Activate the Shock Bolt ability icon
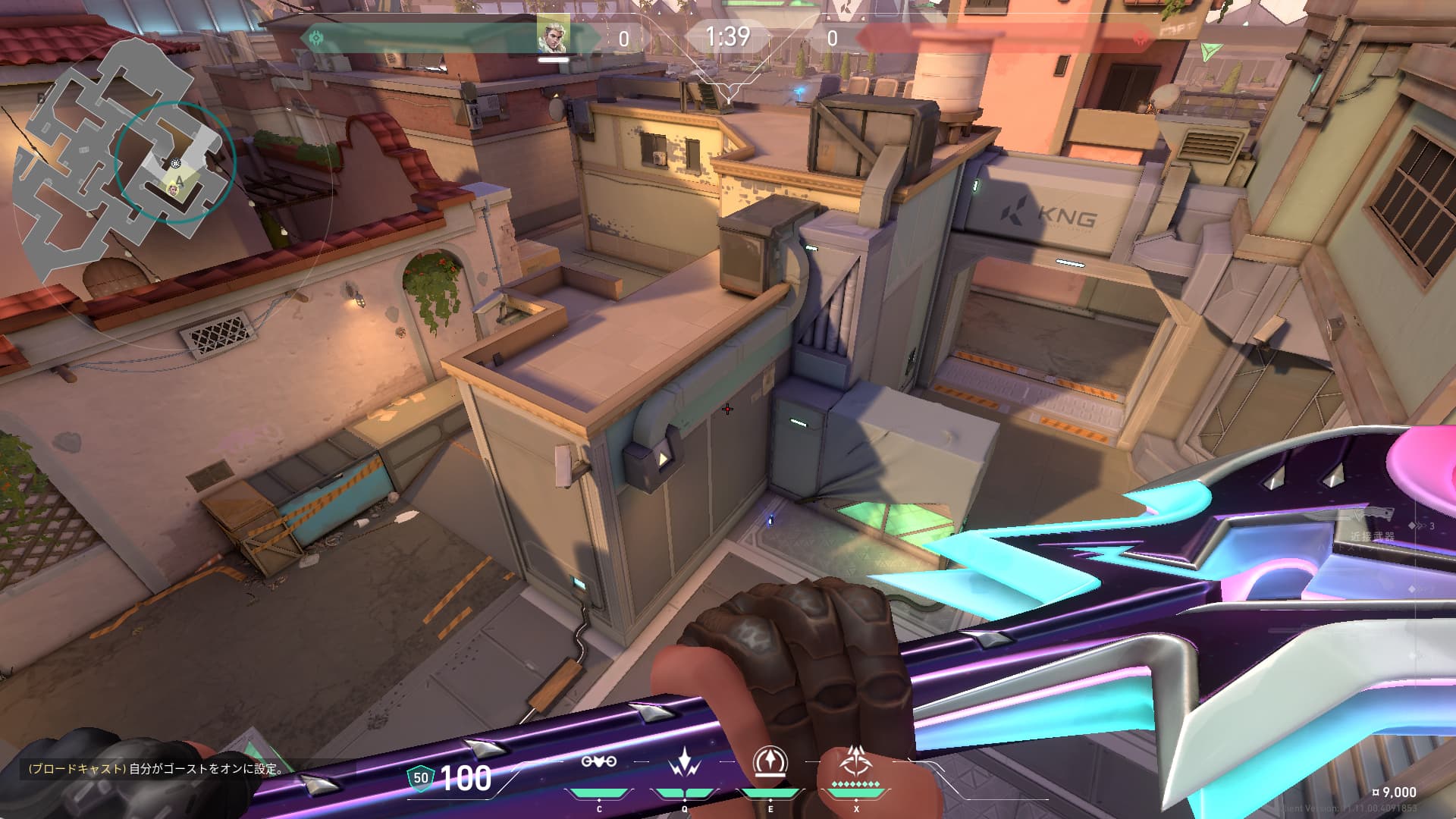The image size is (1456, 819). coord(684,762)
